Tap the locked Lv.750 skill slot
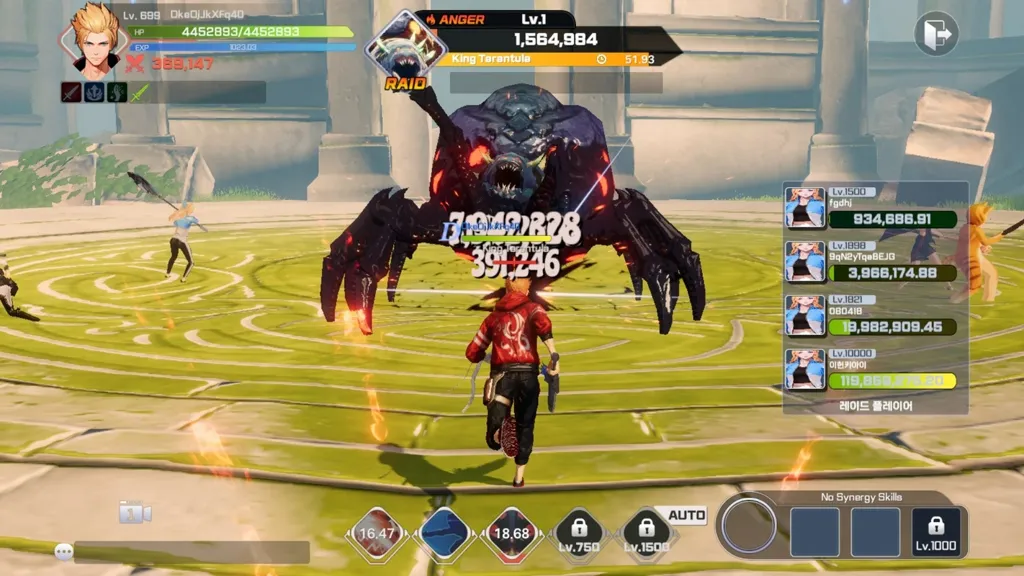 tap(579, 533)
